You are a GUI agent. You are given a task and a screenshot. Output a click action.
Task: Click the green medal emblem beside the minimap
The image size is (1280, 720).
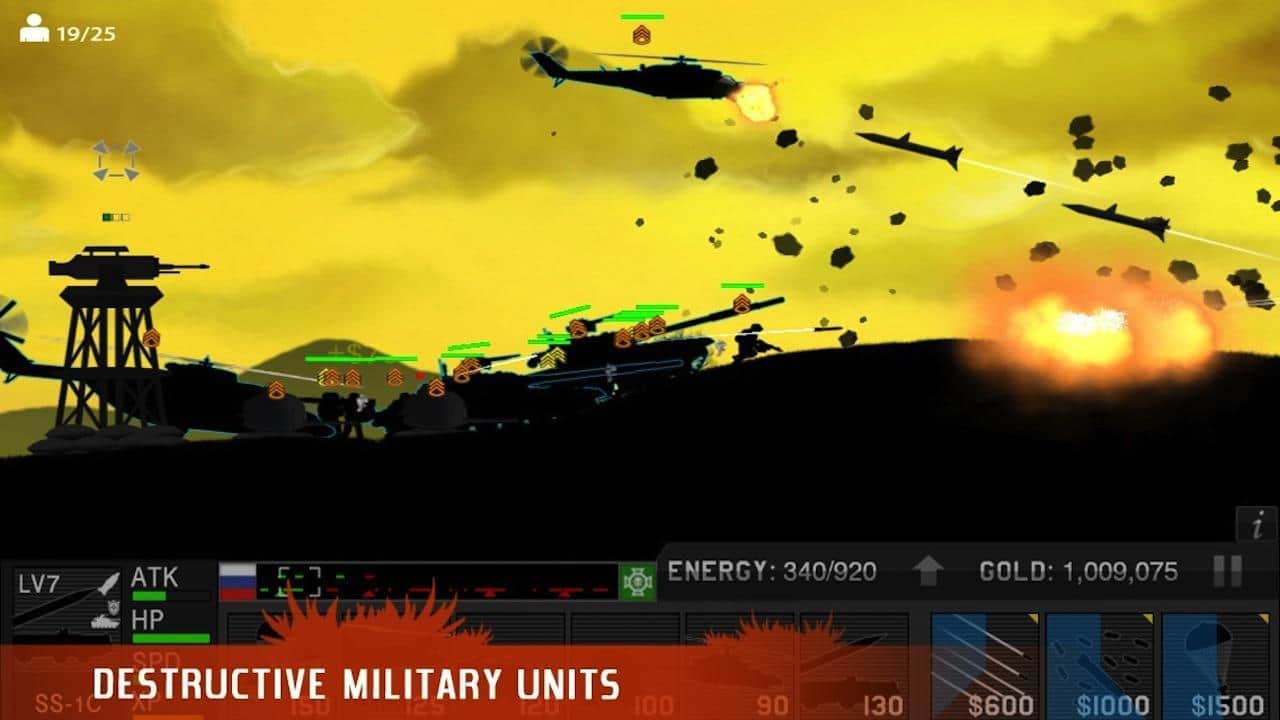click(x=637, y=582)
